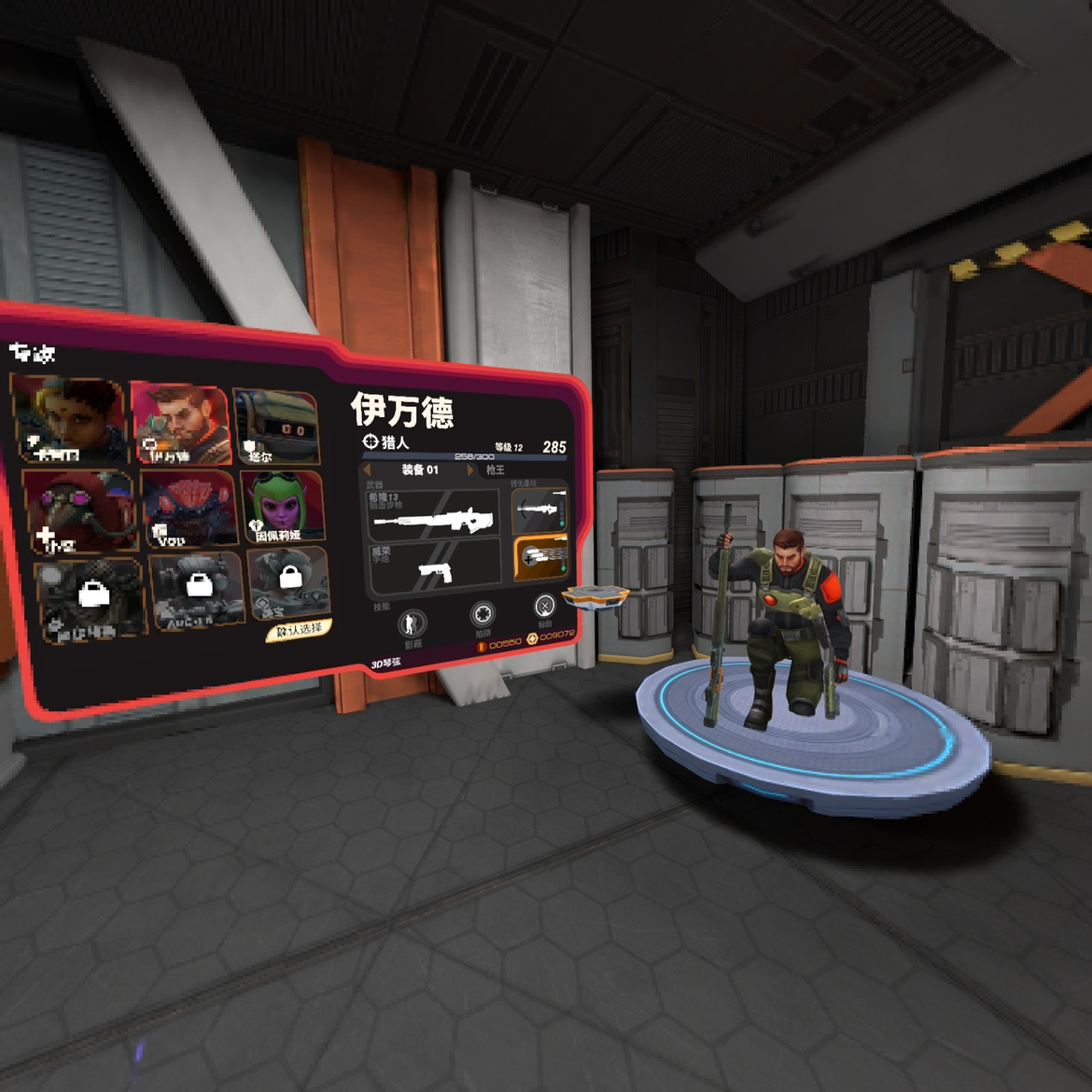Switch to the 枪王 tab
Image resolution: width=1092 pixels, height=1092 pixels.
point(495,470)
